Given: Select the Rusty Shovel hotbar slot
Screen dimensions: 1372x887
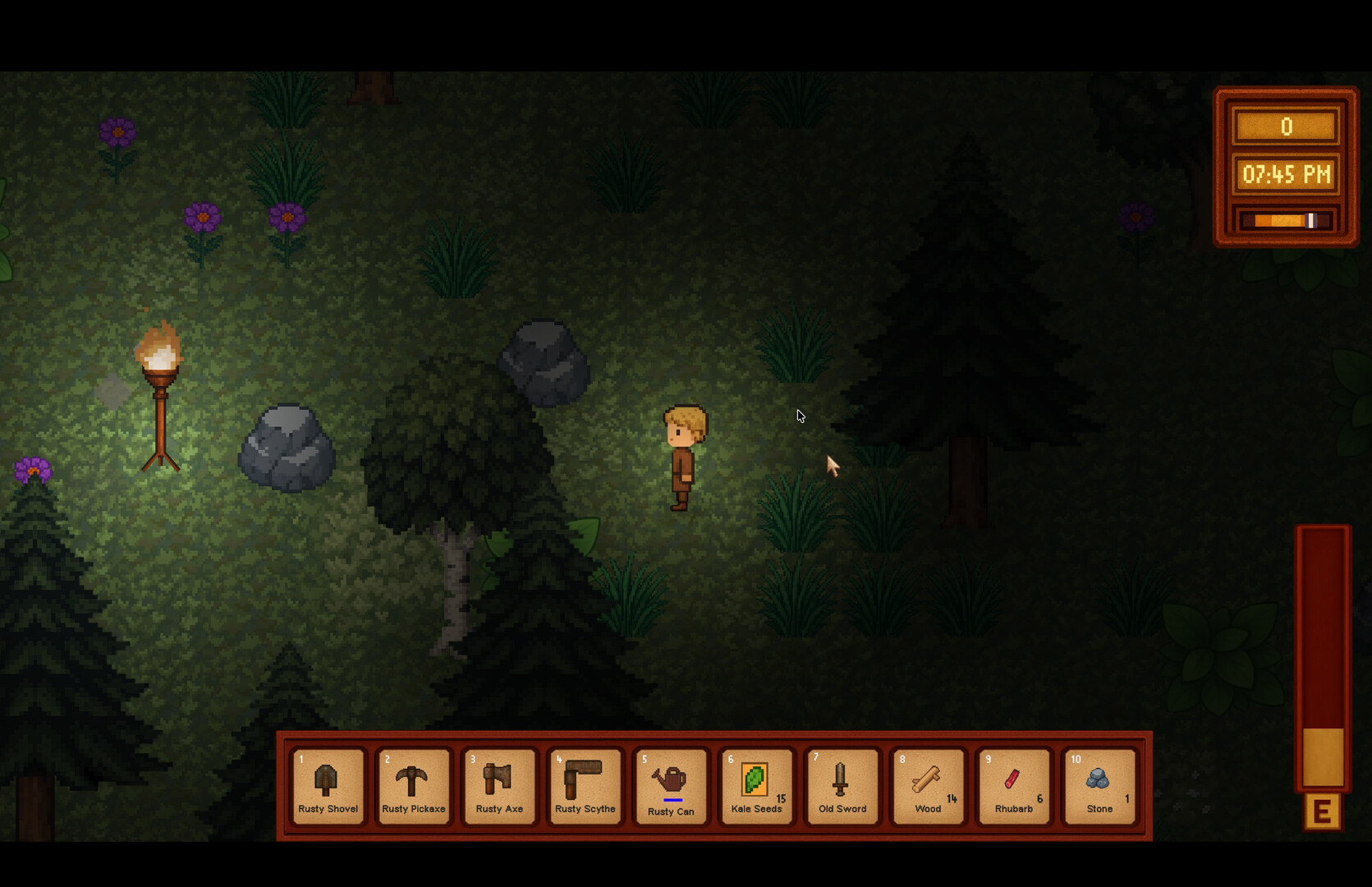Looking at the screenshot, I should tap(328, 785).
